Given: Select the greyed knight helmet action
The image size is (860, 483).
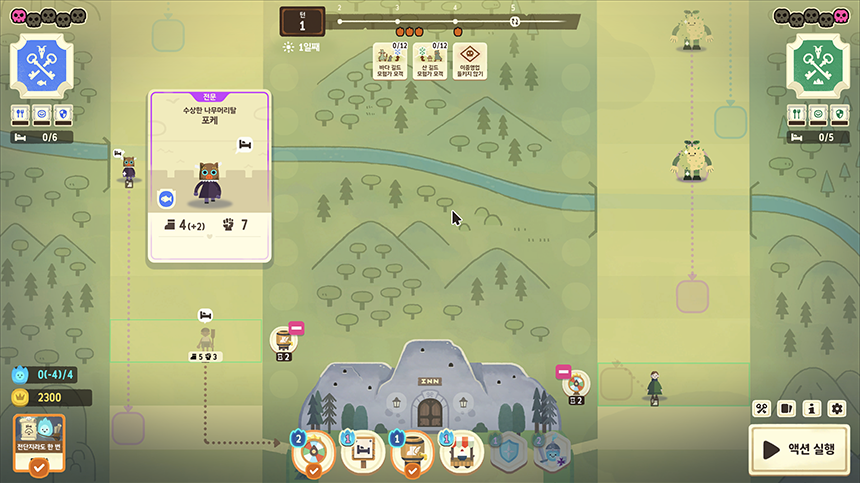Looking at the screenshot, I should coord(552,452).
